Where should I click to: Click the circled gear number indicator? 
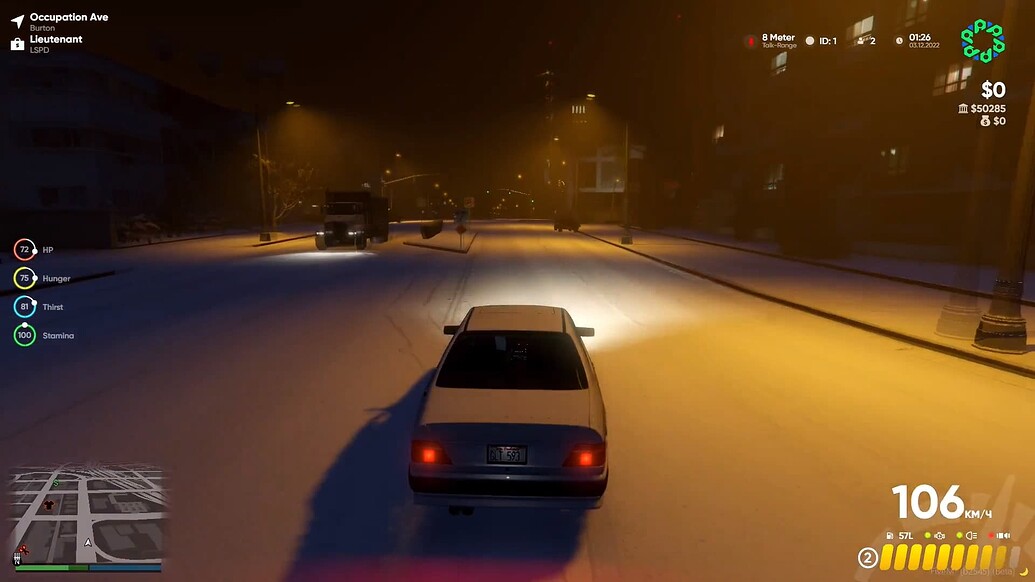(868, 557)
